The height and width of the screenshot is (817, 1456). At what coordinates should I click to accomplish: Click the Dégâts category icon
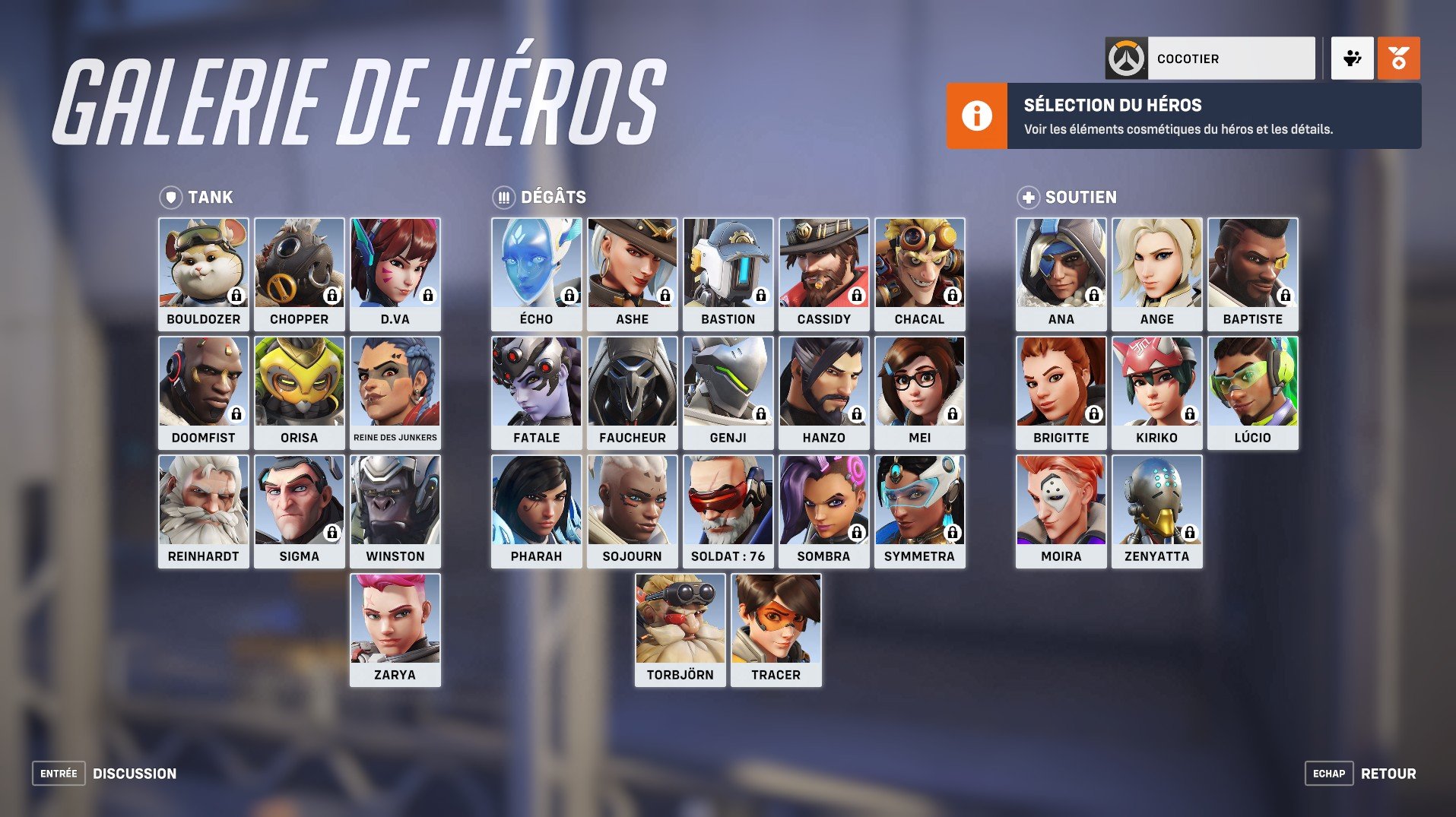(504, 197)
